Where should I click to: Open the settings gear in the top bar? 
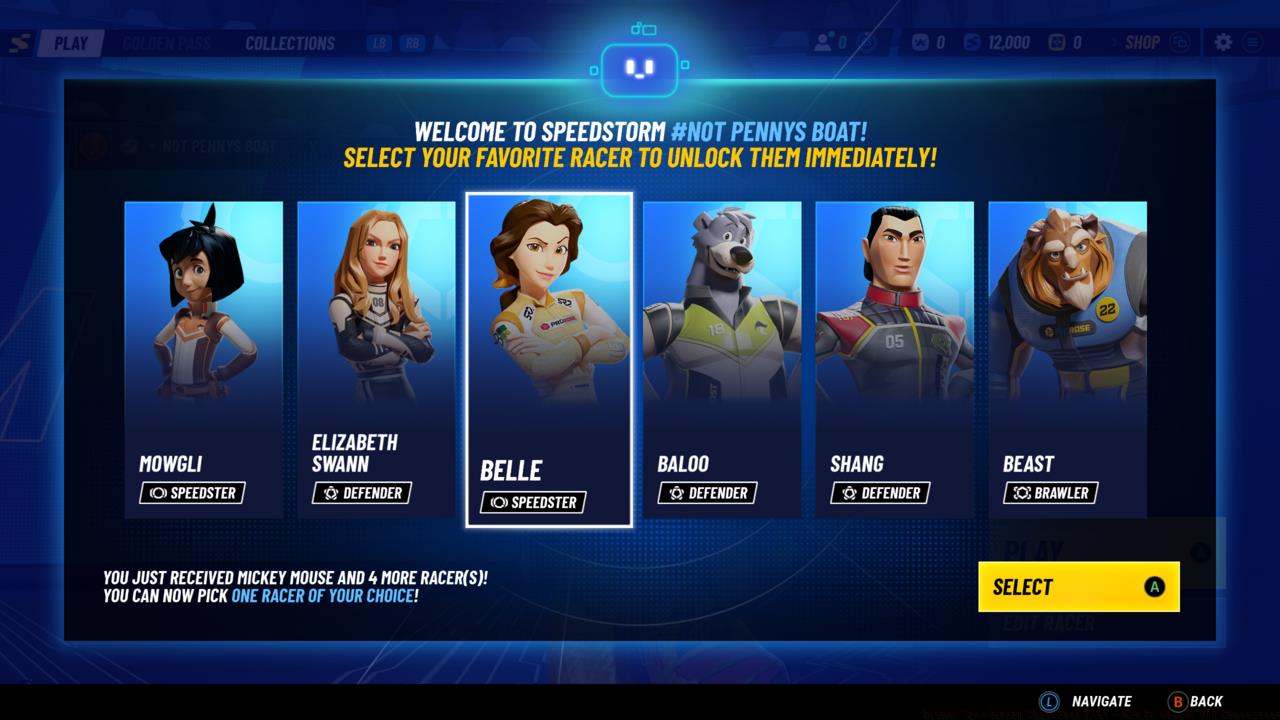[1224, 42]
